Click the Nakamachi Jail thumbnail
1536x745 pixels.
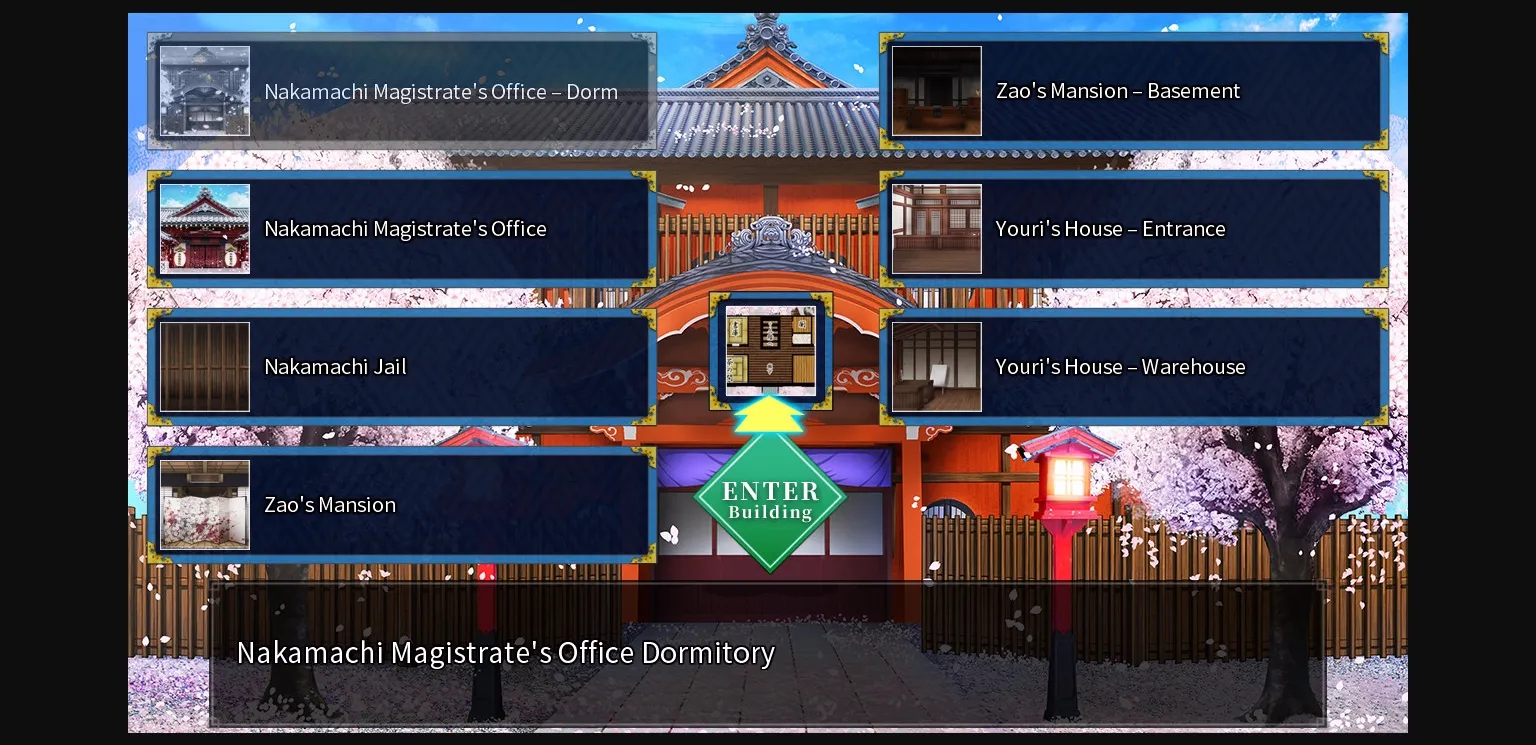click(x=205, y=366)
